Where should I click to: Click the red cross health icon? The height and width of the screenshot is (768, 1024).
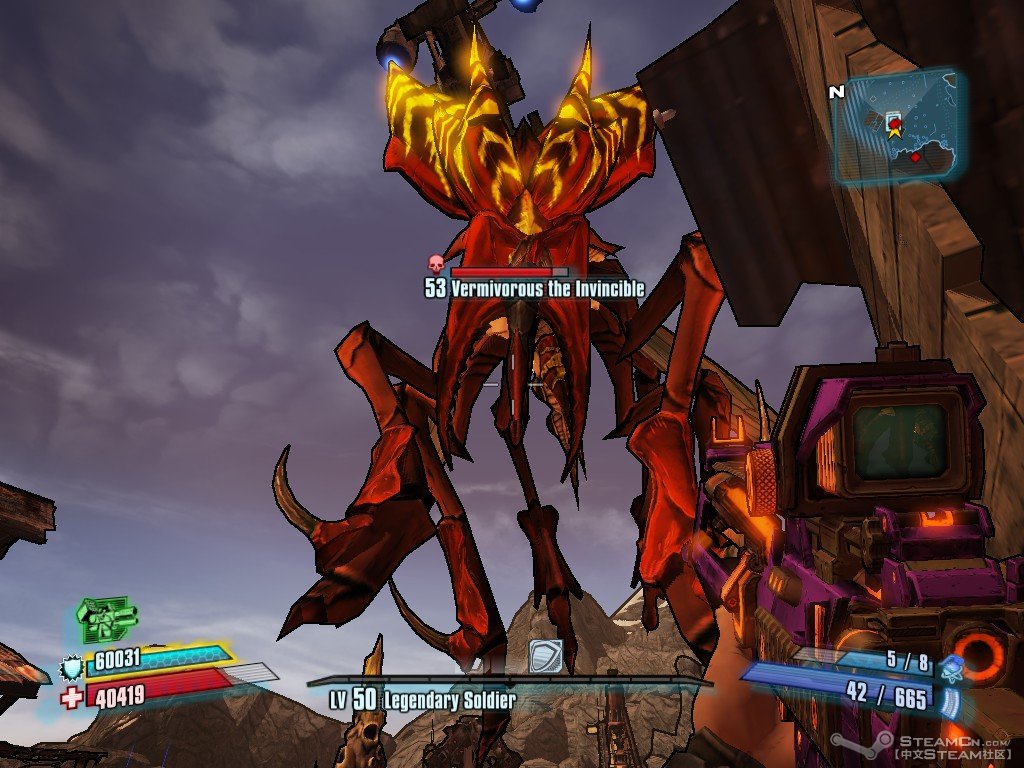coord(71,697)
